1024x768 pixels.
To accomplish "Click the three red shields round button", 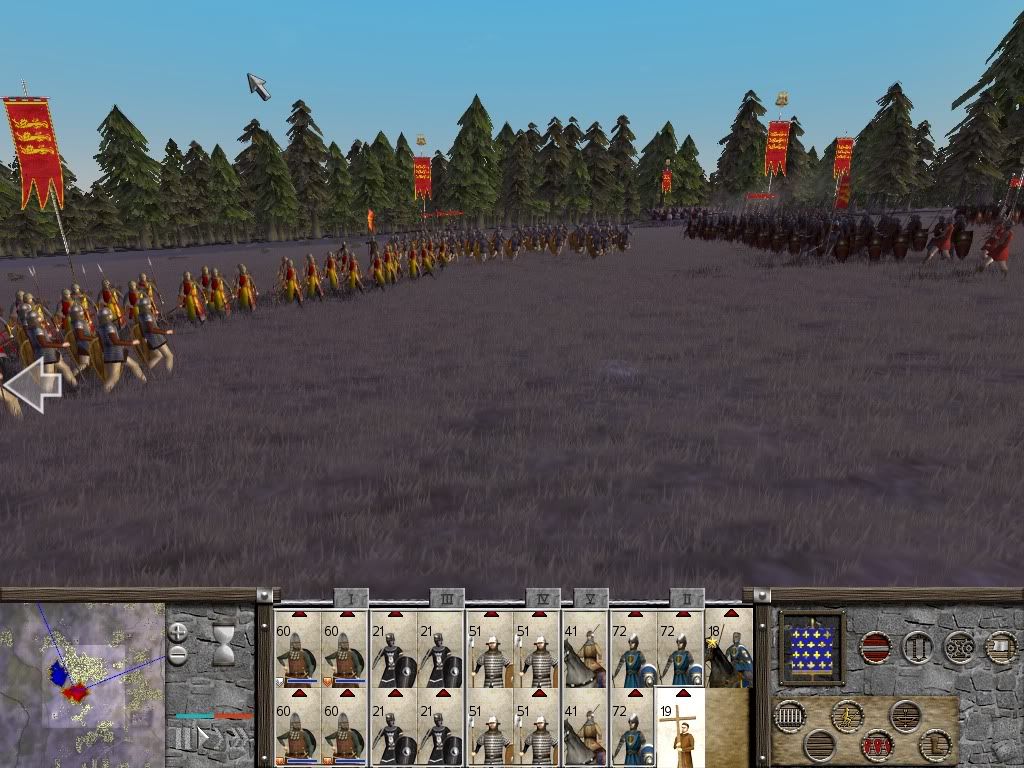I will (877, 745).
